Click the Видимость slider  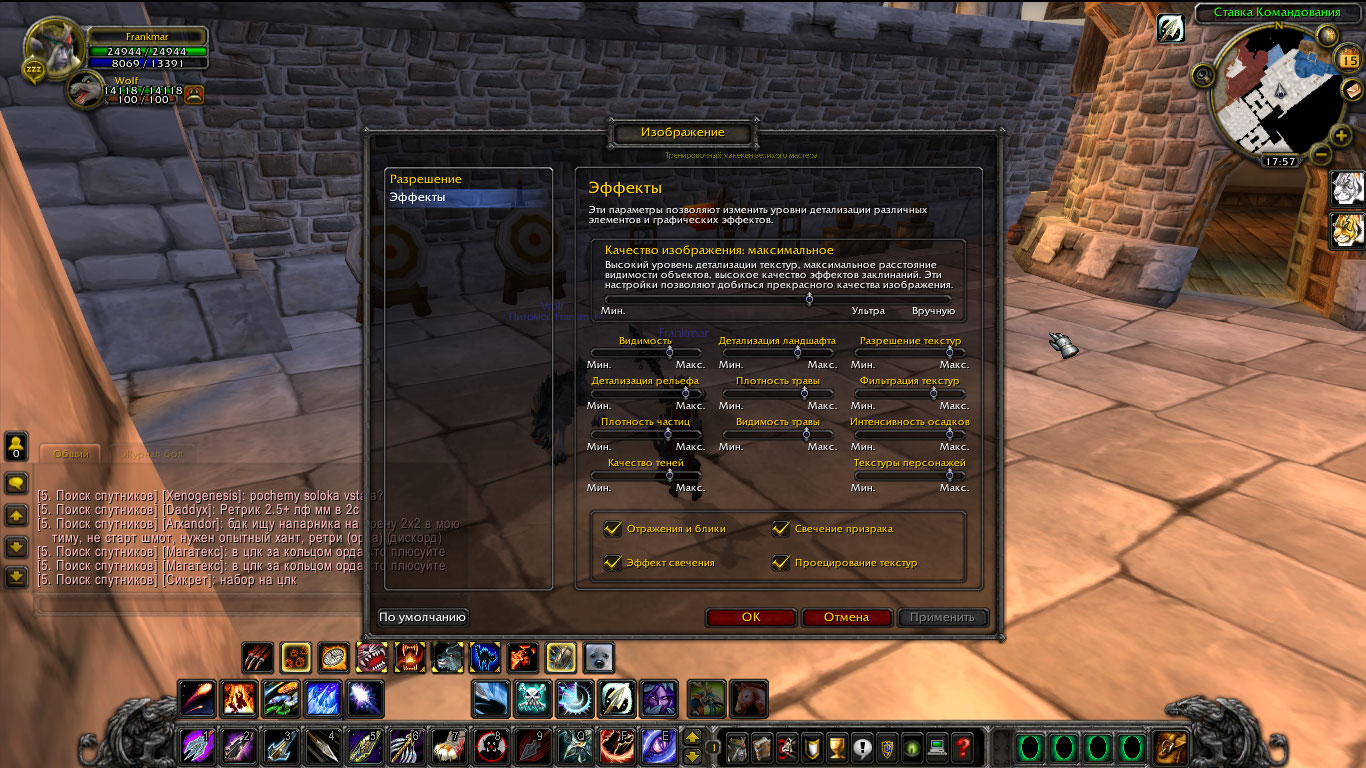[670, 352]
